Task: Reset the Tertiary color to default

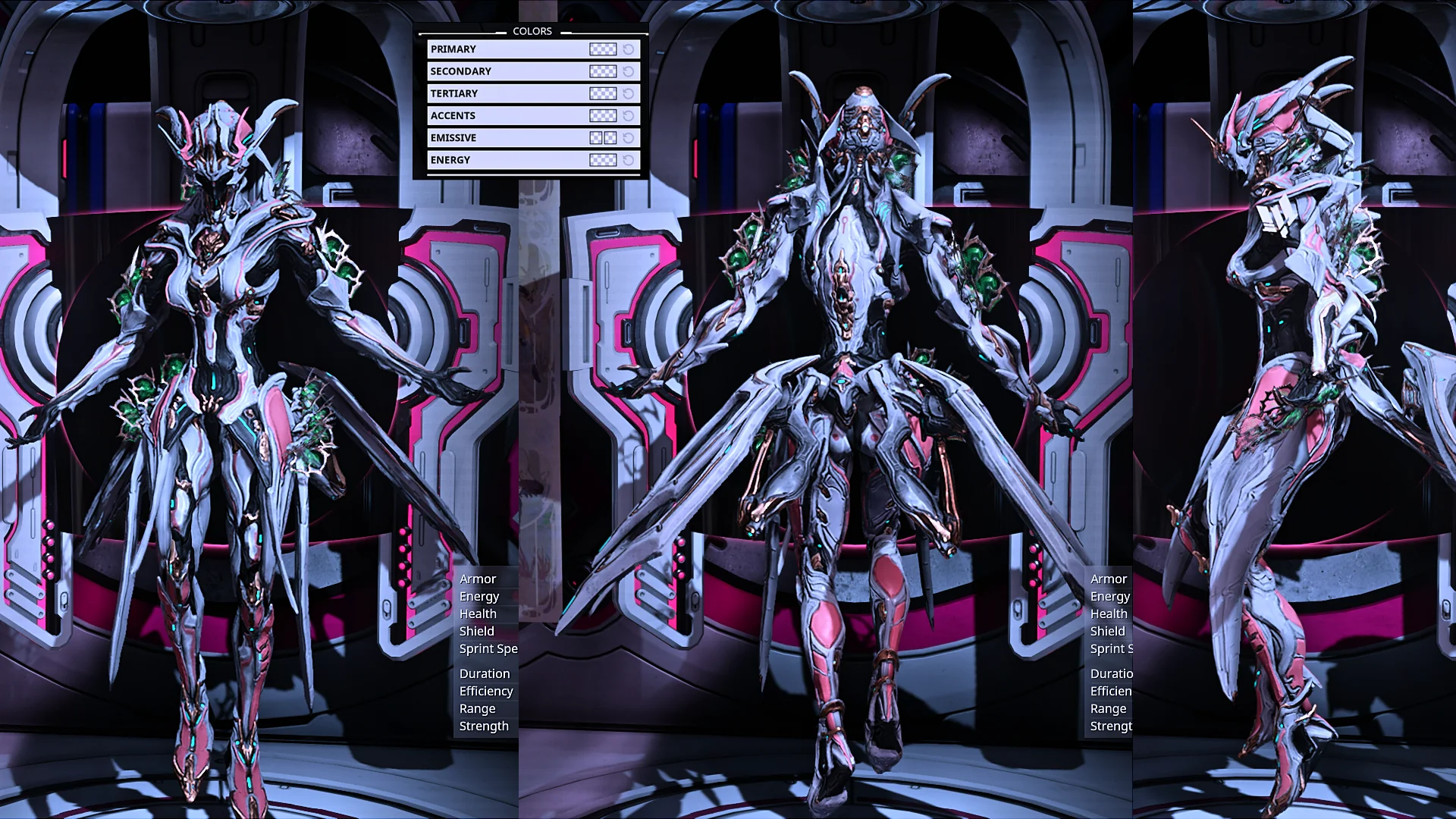Action: coord(629,93)
